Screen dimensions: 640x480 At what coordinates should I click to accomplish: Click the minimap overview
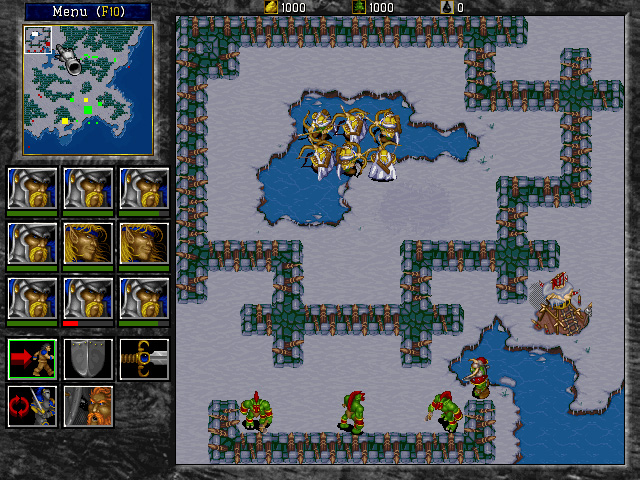(x=88, y=90)
